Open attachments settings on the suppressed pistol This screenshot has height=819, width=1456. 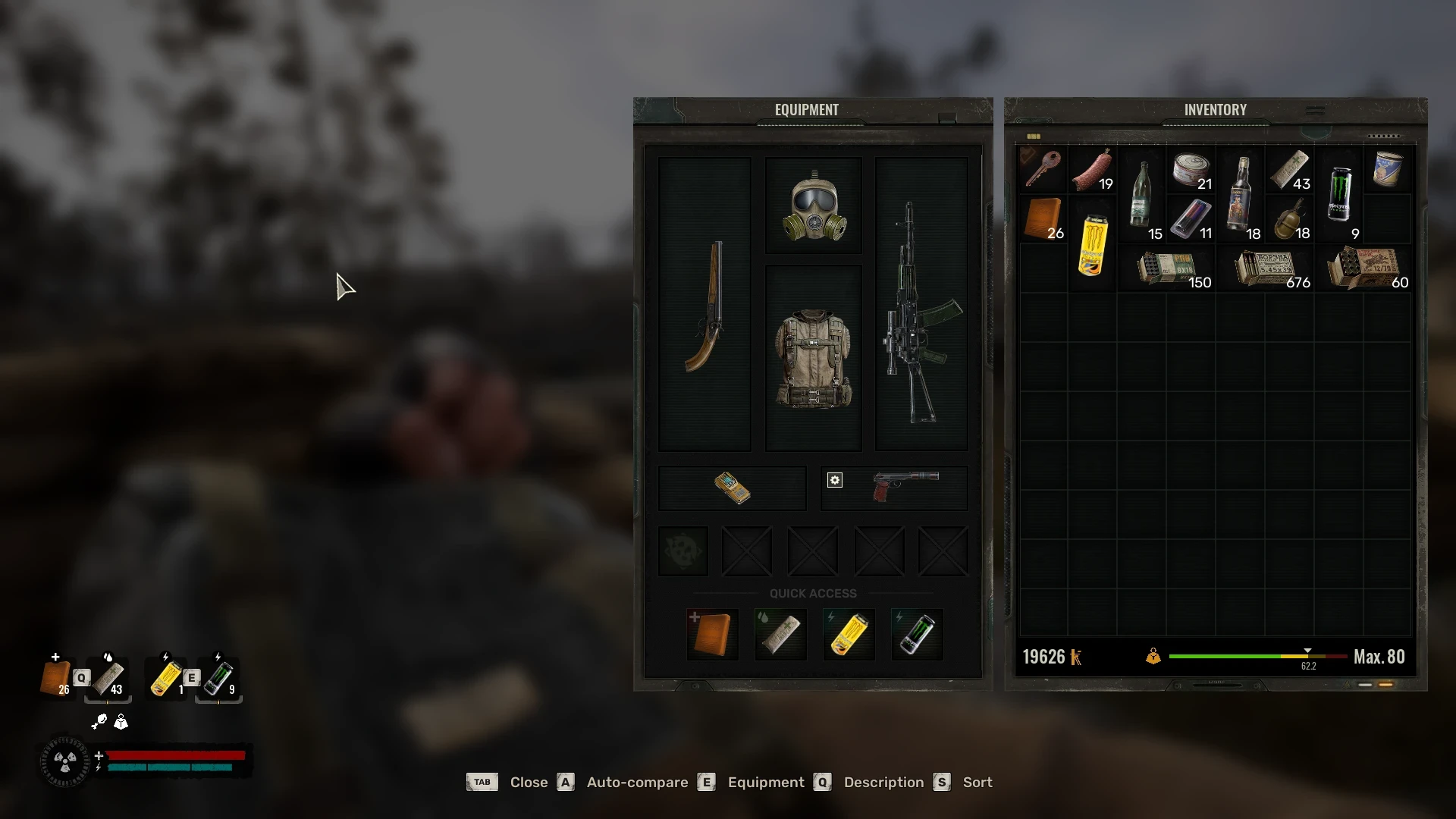834,479
